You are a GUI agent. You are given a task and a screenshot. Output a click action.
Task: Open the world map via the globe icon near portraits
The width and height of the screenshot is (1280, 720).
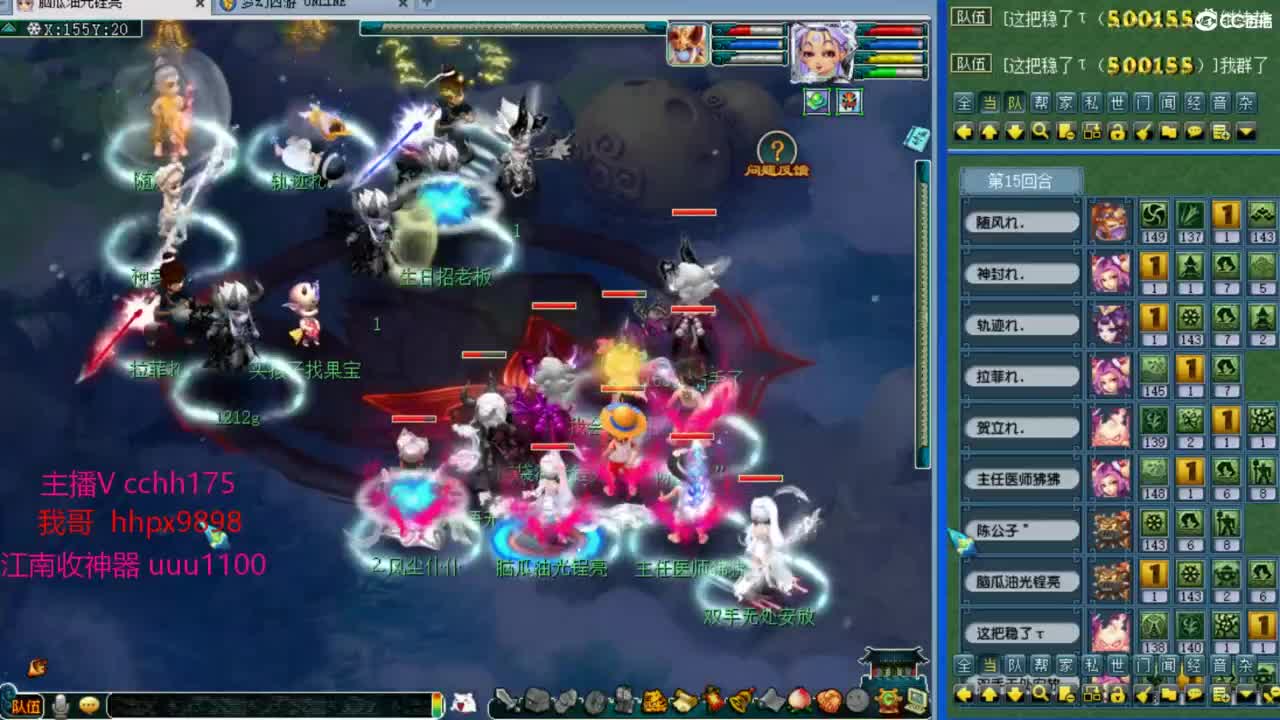(x=817, y=99)
